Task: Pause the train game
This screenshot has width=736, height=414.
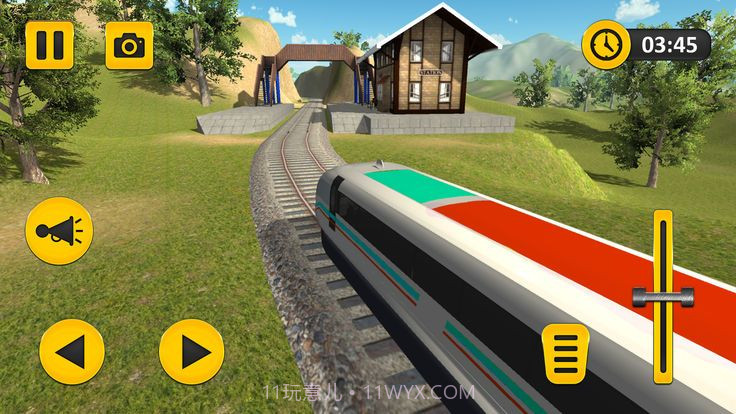Action: (50, 45)
